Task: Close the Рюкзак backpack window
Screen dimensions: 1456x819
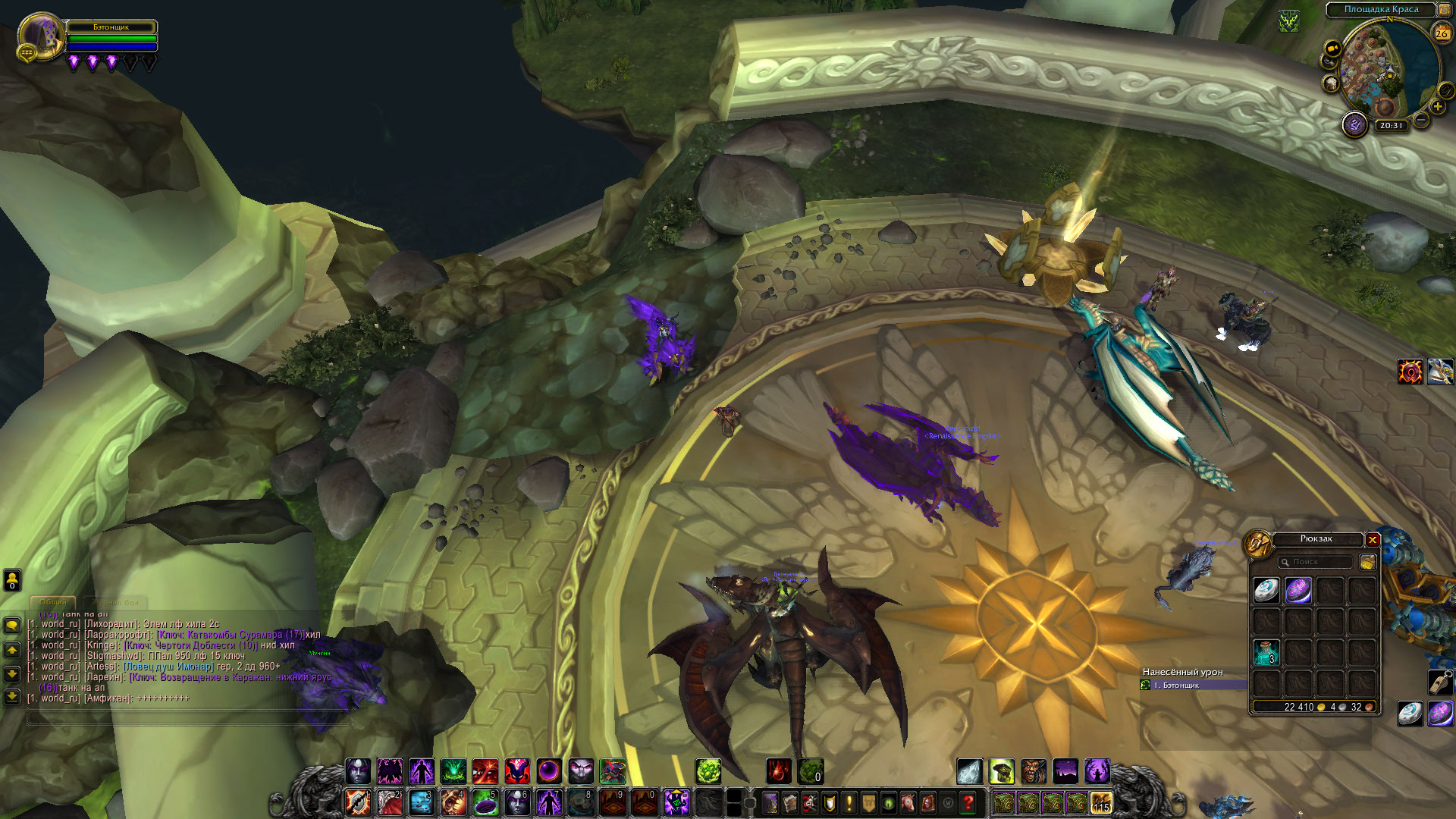Action: (1372, 540)
